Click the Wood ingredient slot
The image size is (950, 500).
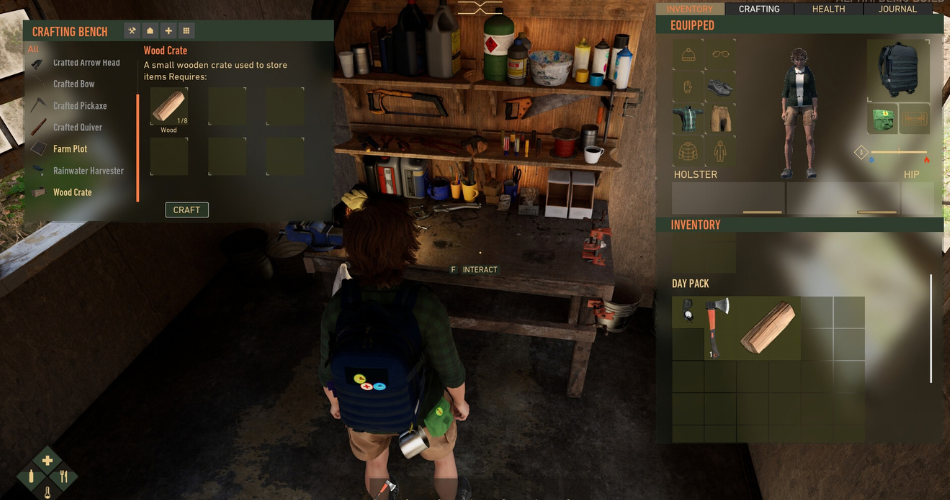169,107
